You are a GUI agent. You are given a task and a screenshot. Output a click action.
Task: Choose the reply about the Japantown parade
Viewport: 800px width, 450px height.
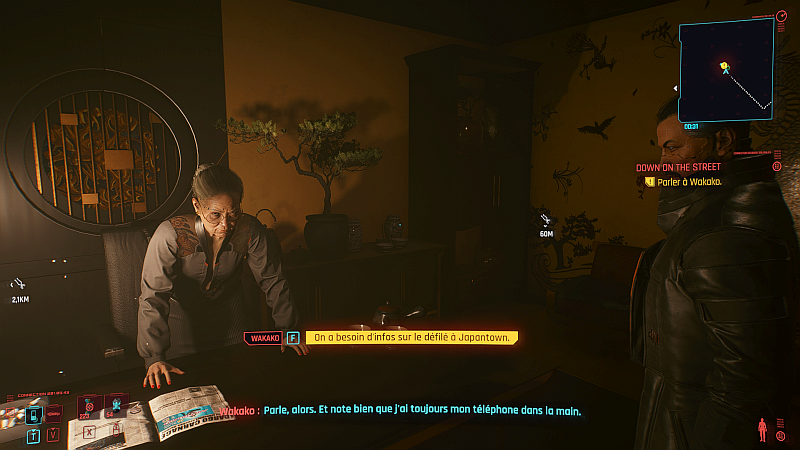[412, 338]
